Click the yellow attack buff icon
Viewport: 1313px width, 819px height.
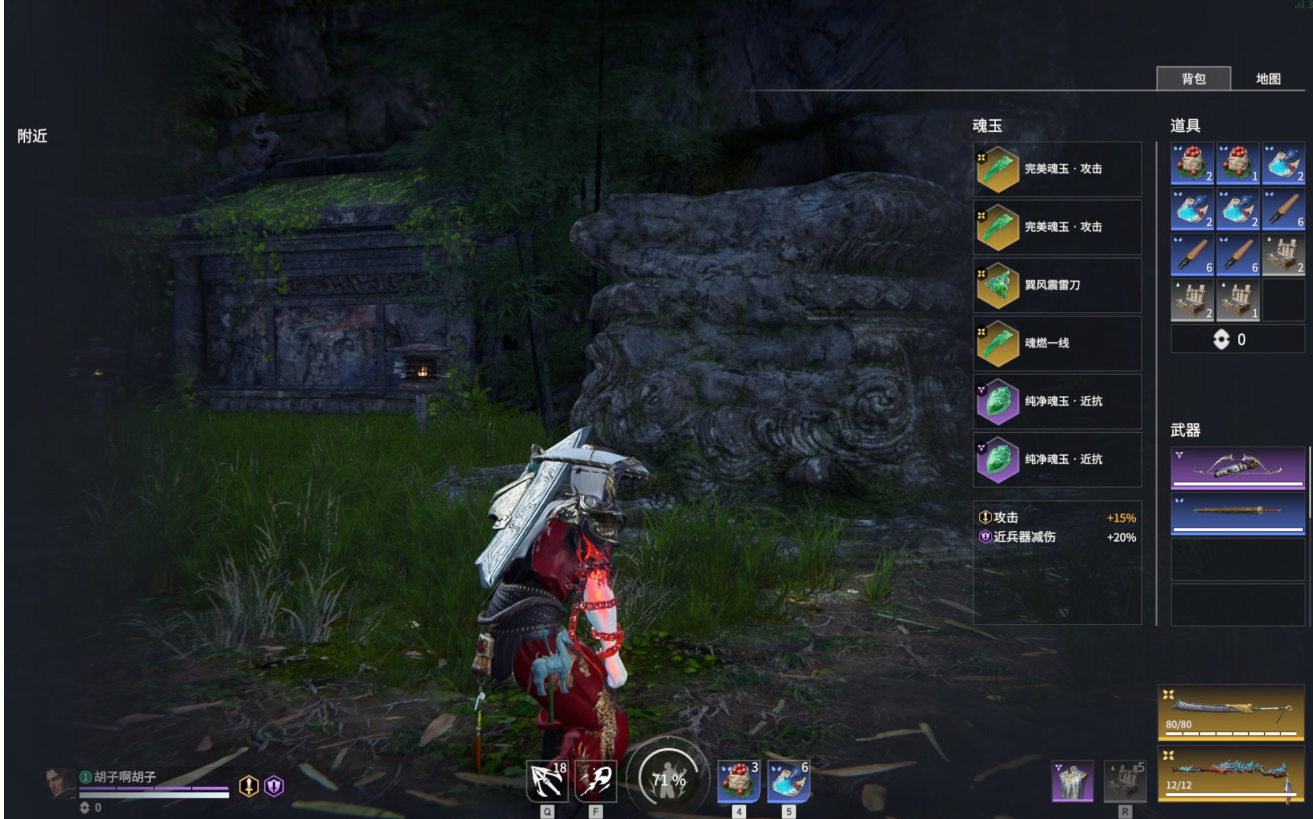pos(248,787)
